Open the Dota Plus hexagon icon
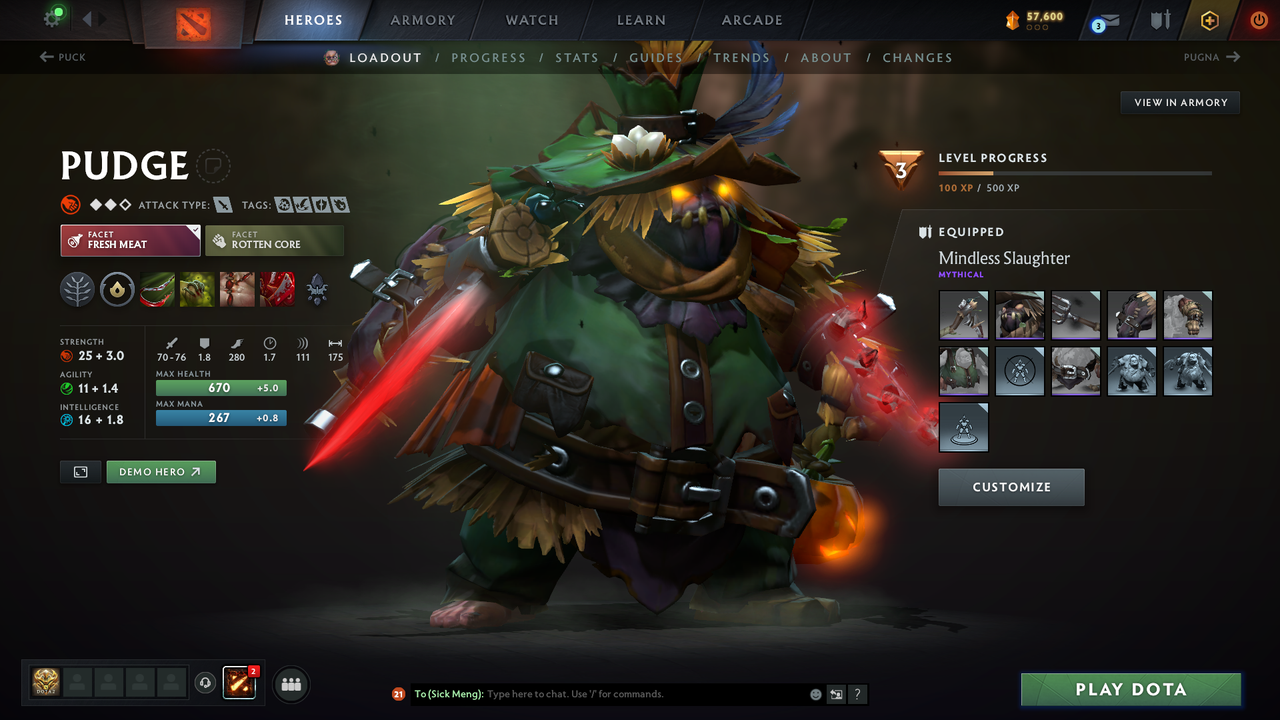Viewport: 1280px width, 720px height. (x=1209, y=20)
